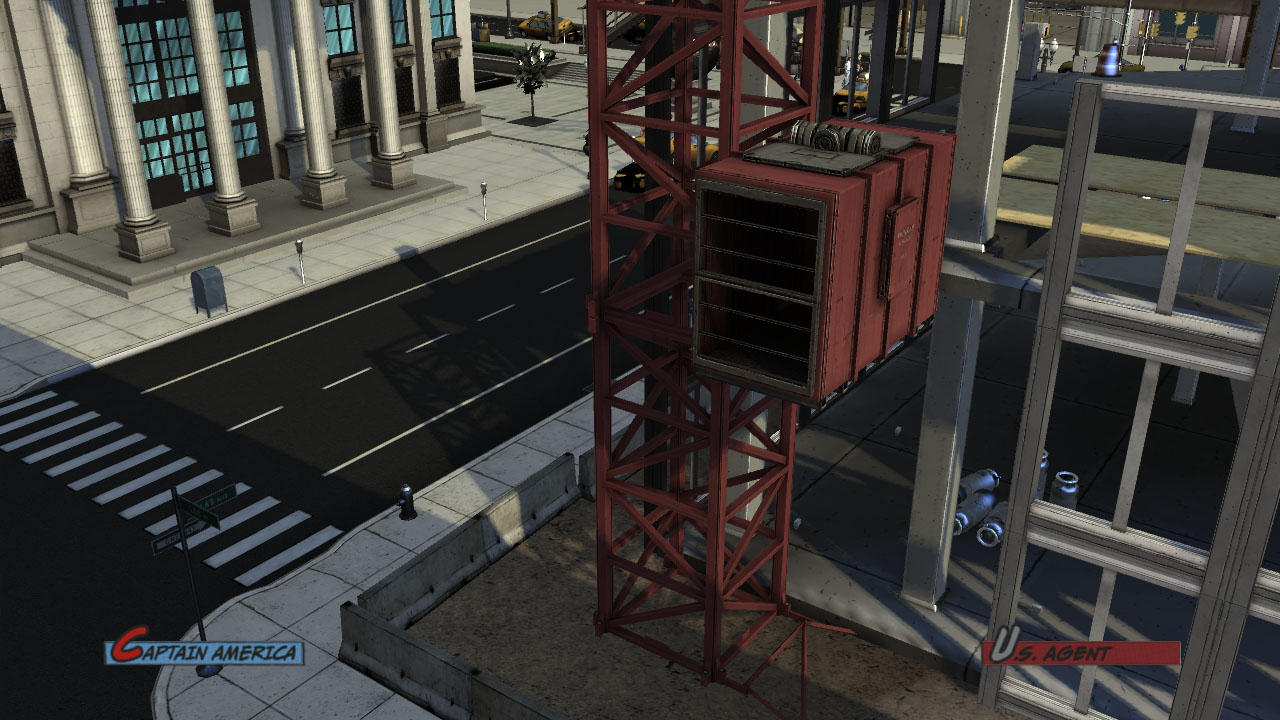
Task: Select the Captain America name banner
Action: (205, 652)
